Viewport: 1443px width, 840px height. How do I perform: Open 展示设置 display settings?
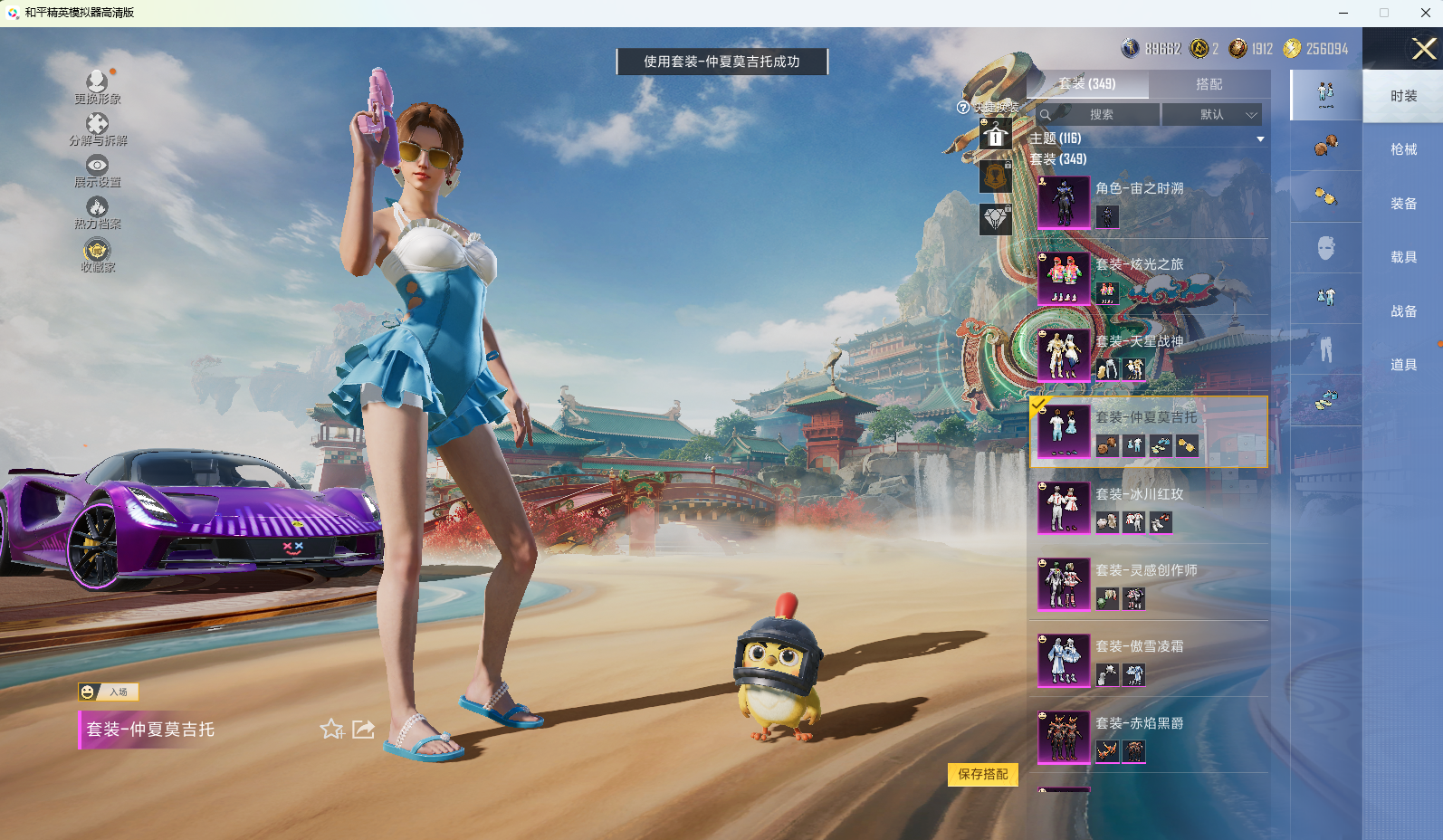coord(97,170)
